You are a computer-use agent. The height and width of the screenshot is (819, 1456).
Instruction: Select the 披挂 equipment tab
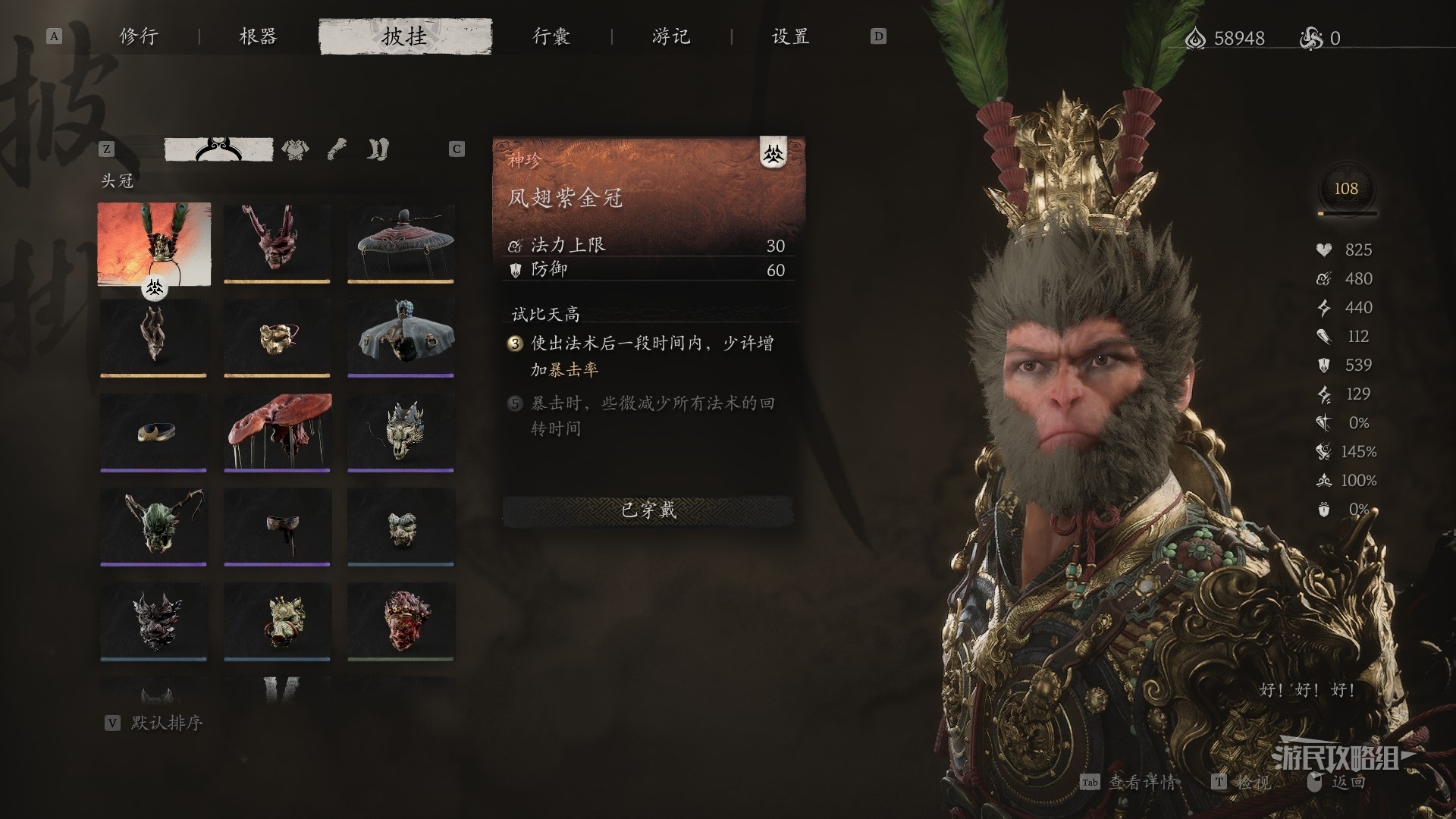[x=405, y=36]
